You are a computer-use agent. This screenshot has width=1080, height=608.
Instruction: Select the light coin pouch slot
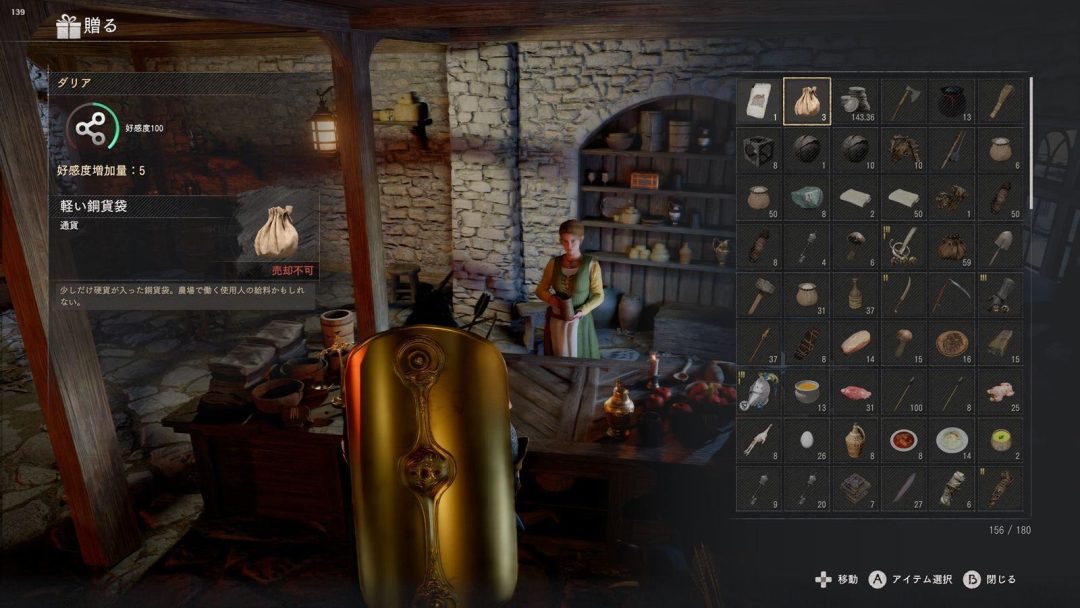point(807,101)
